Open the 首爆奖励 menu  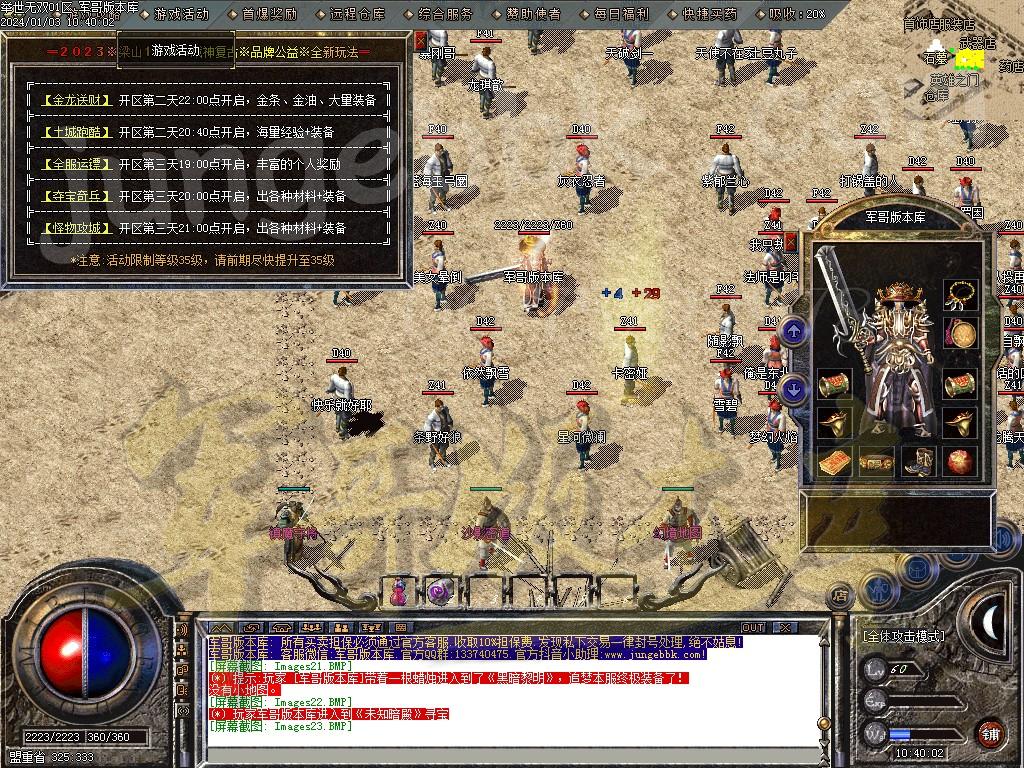point(269,14)
